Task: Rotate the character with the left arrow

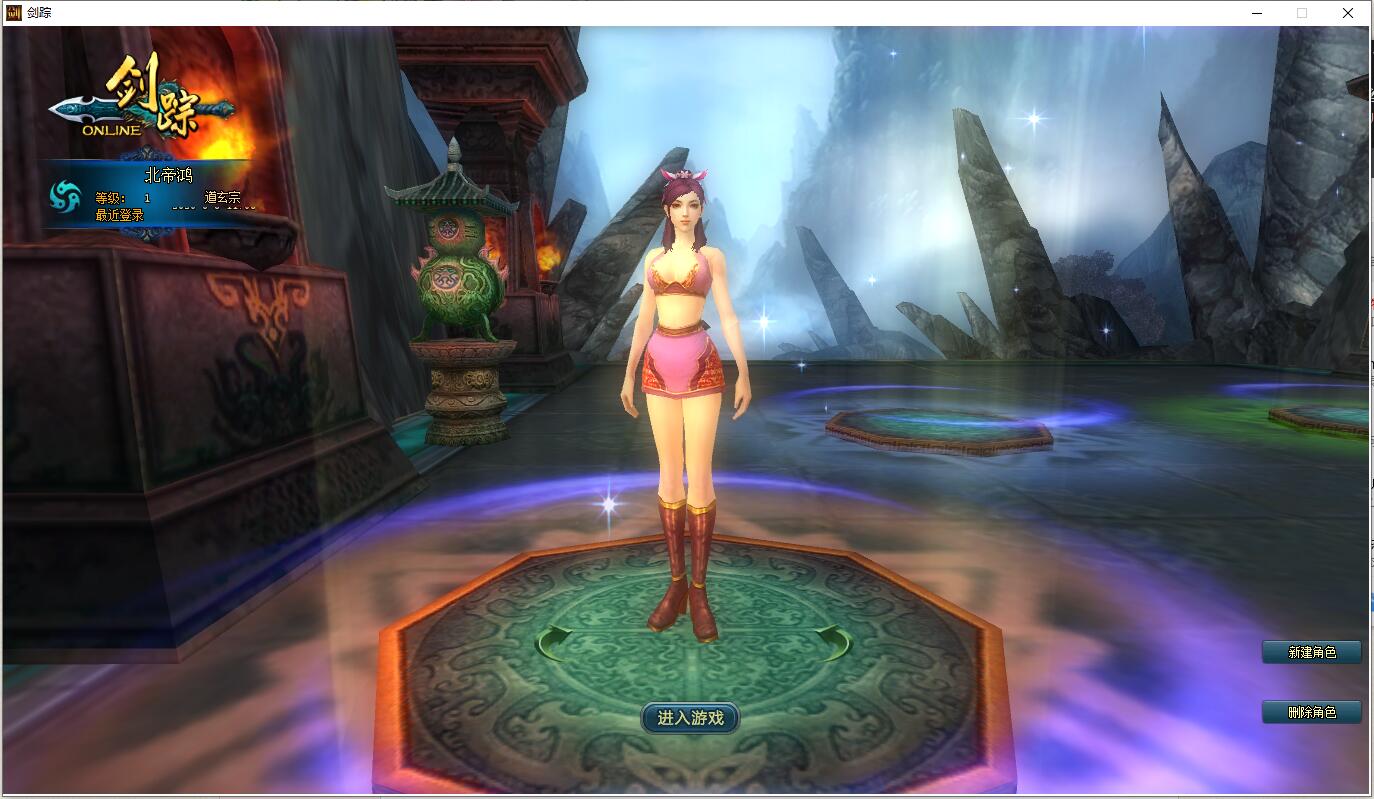Action: 553,641
